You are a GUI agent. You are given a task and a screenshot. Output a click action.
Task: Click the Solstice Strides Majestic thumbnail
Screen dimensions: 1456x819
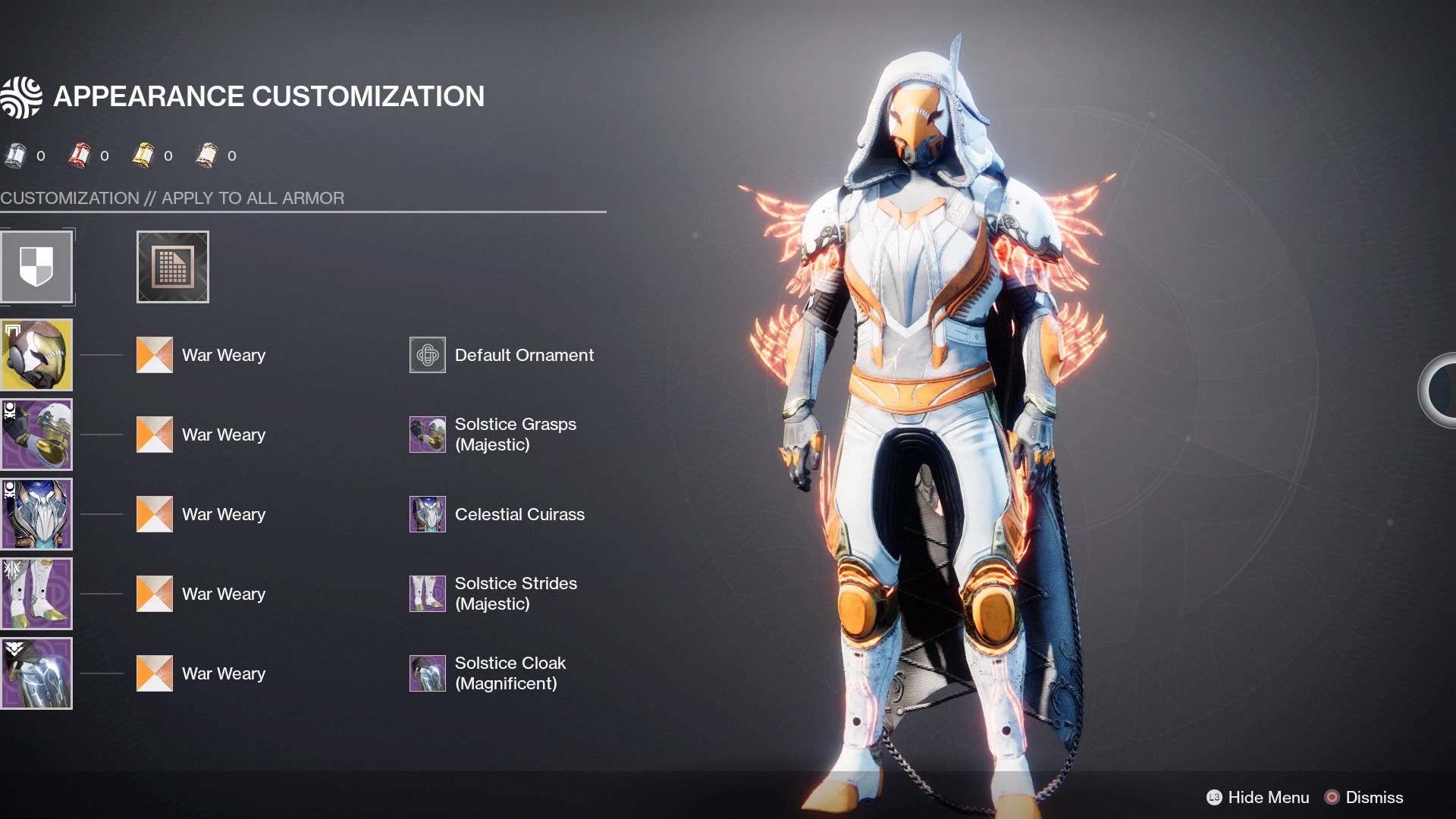(x=427, y=593)
